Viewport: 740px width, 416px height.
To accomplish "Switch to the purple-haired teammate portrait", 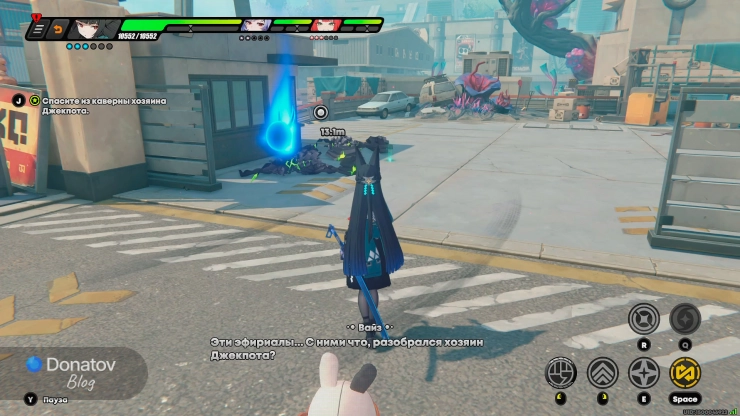I will (254, 25).
